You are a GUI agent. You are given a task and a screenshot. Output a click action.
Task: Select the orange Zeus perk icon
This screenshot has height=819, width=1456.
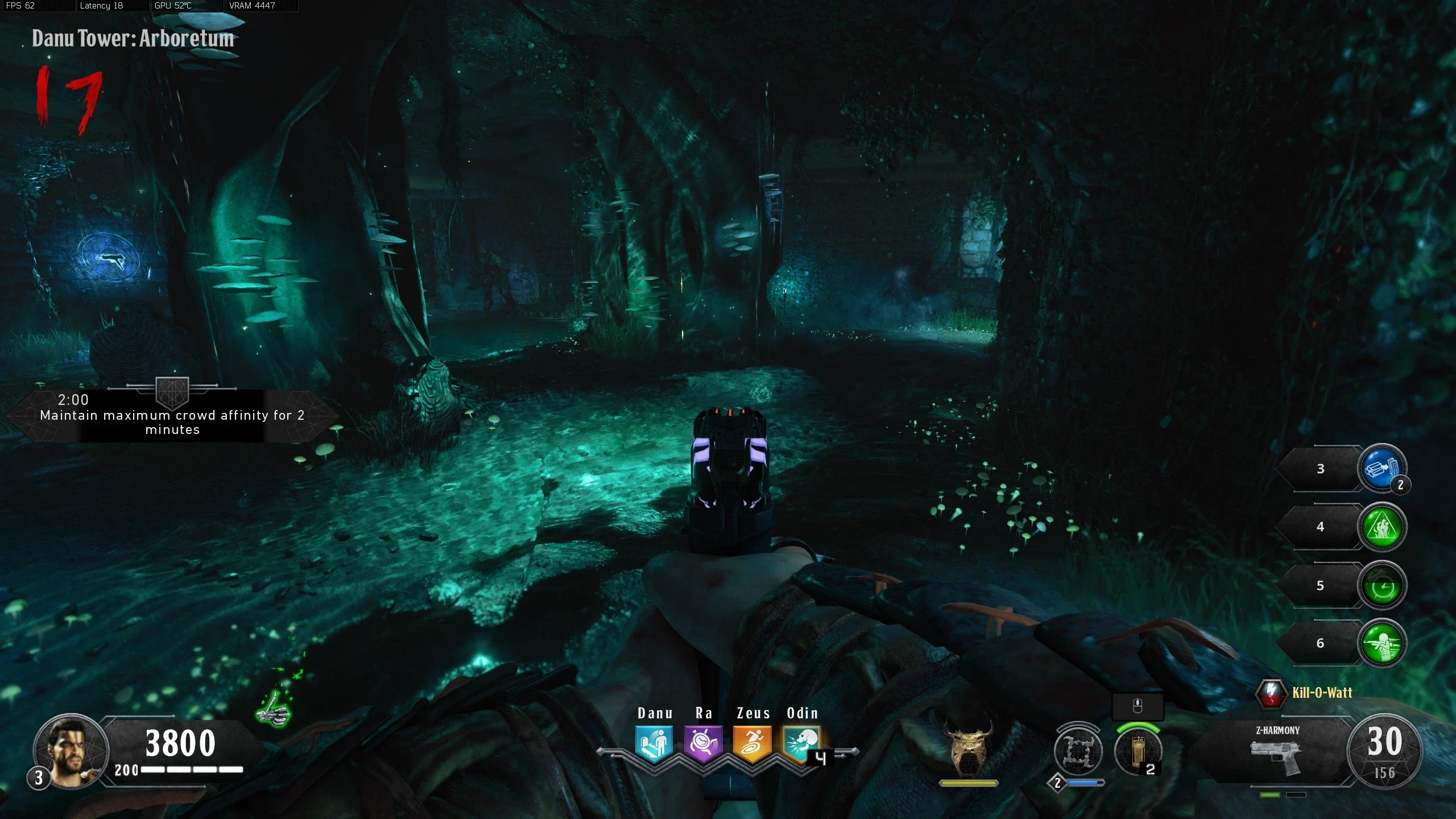[752, 743]
